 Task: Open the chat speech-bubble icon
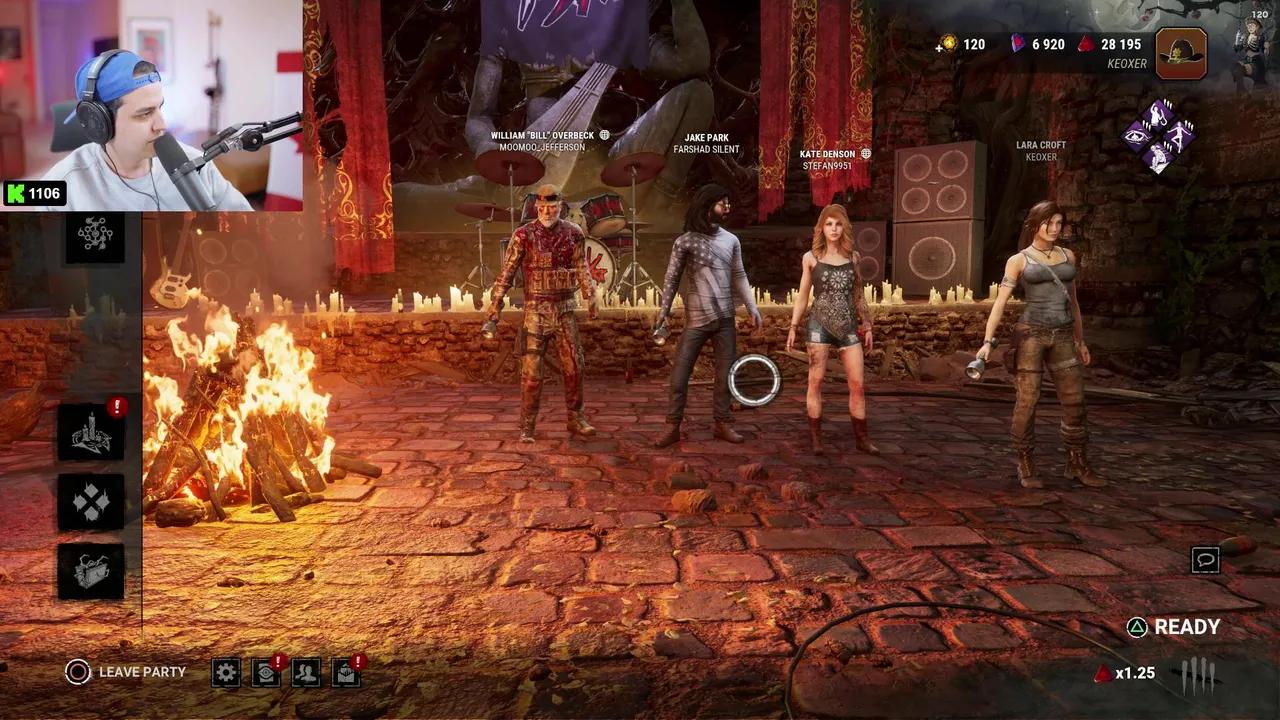(x=1206, y=560)
